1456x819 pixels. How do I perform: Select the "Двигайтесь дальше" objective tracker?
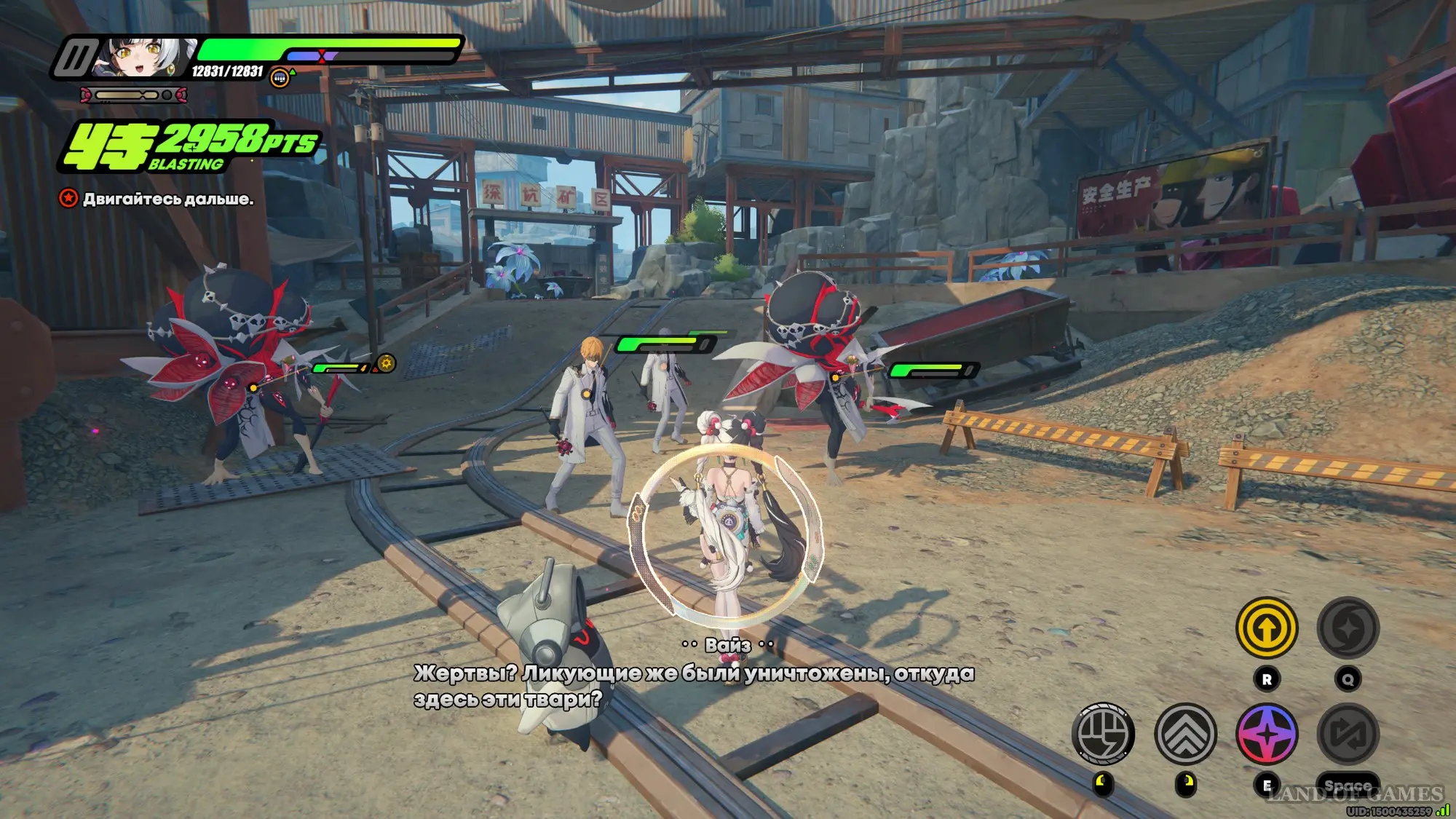point(167,199)
